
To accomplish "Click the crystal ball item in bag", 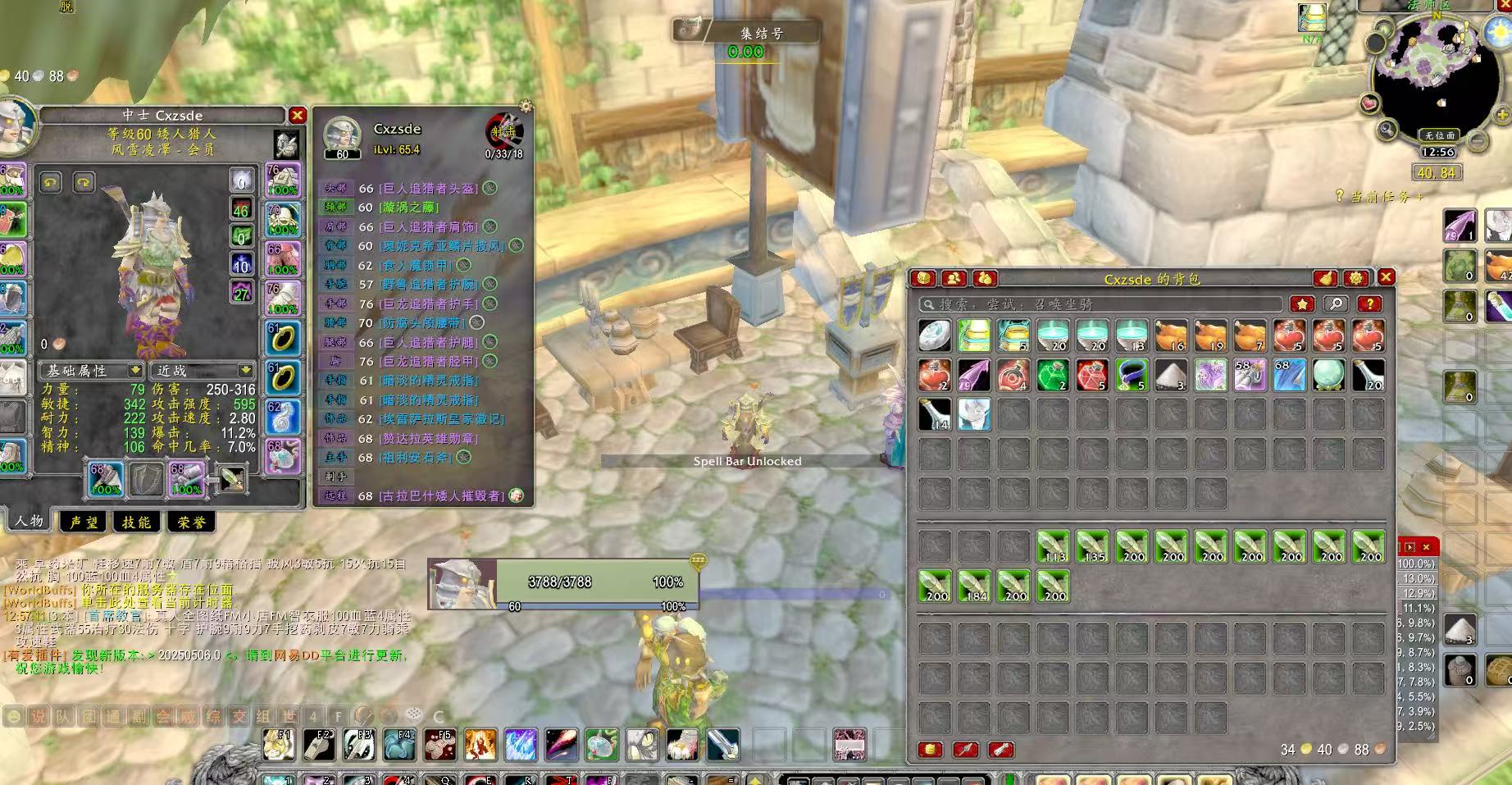I will click(1328, 375).
